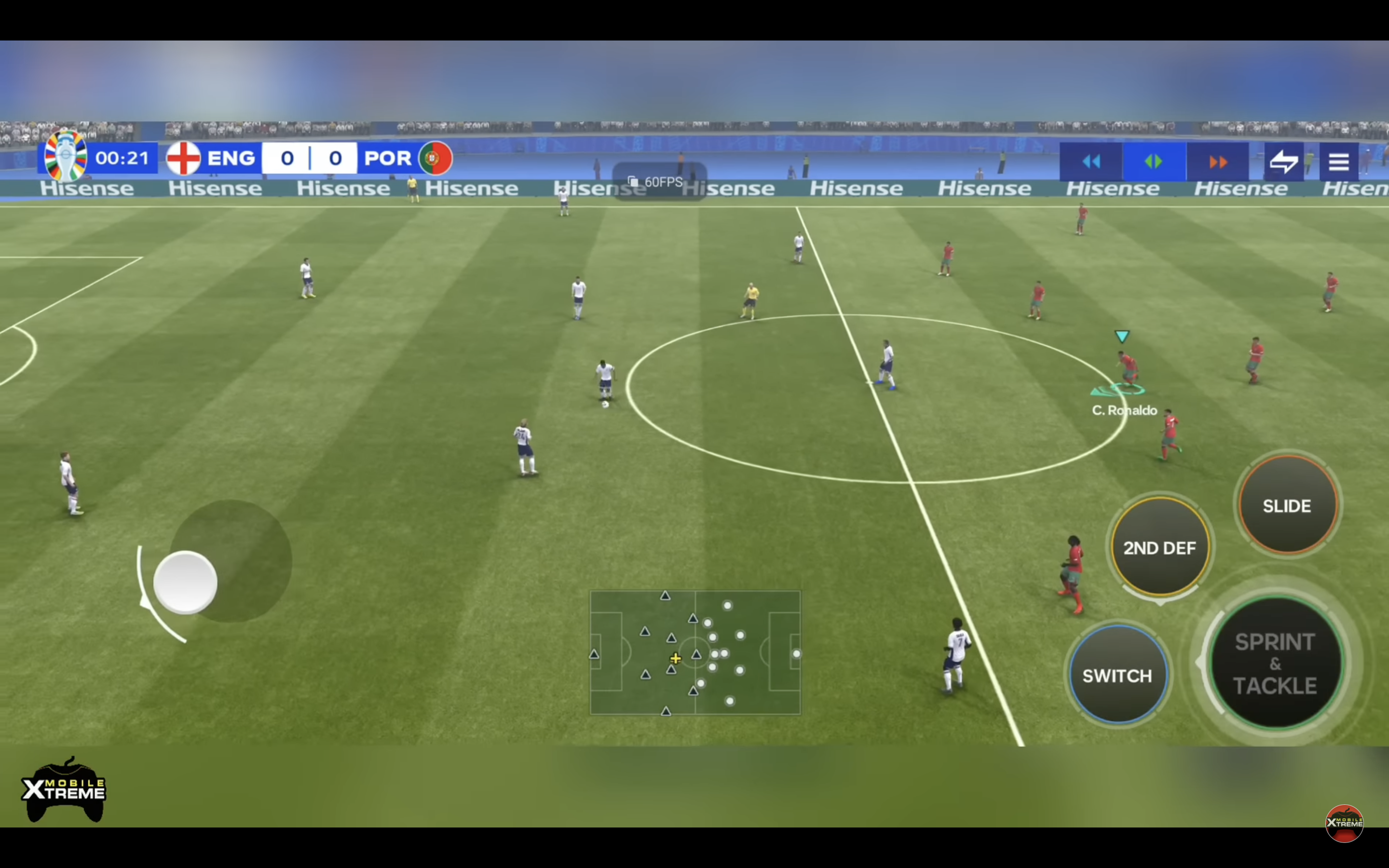Viewport: 1389px width, 868px height.
Task: Tap the XMobile Xtreme logo bottom-left
Action: coord(65,789)
